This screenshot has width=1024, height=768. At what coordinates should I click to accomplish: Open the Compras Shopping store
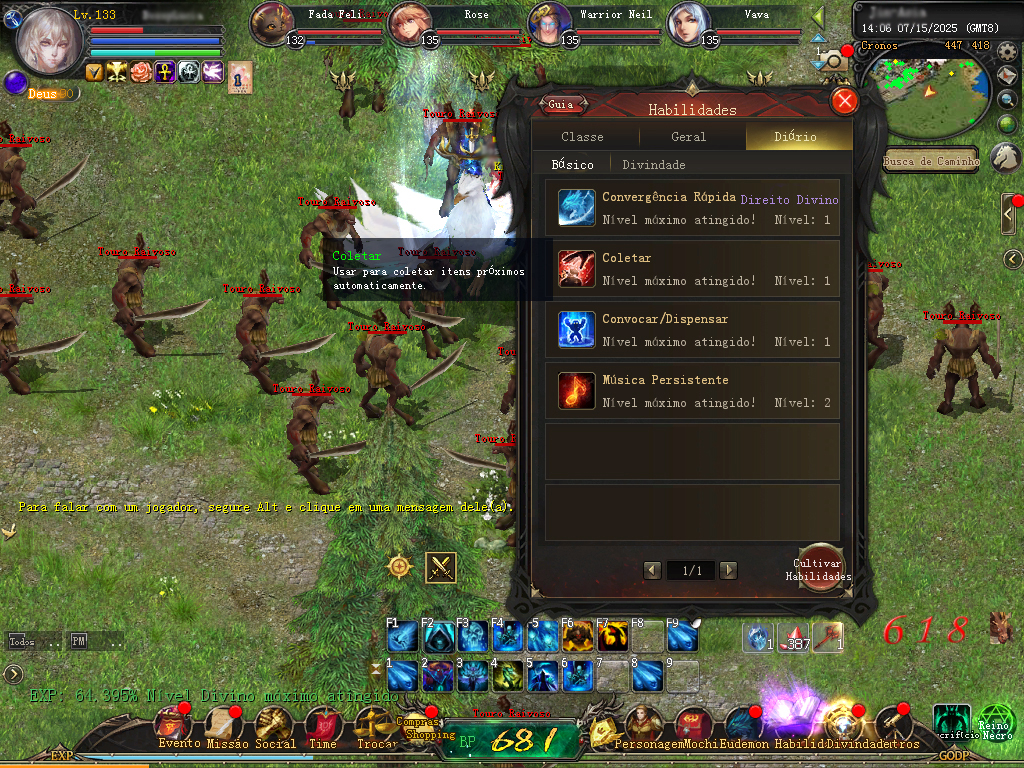tap(417, 727)
